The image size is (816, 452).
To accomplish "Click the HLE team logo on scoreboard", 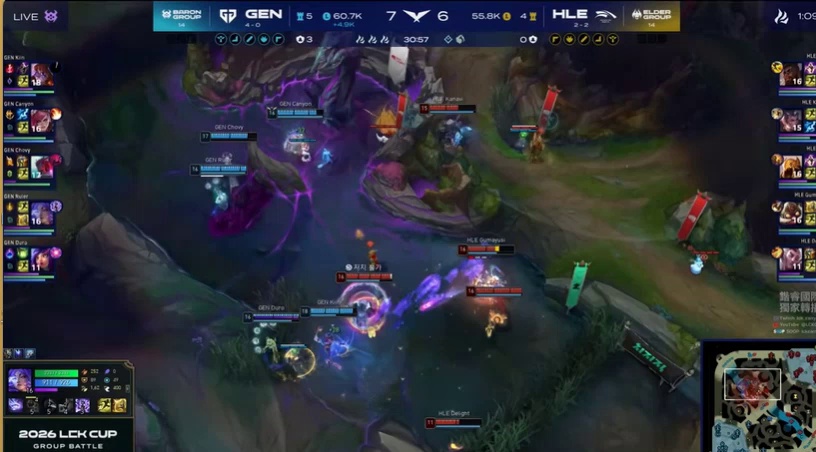I will pos(606,15).
